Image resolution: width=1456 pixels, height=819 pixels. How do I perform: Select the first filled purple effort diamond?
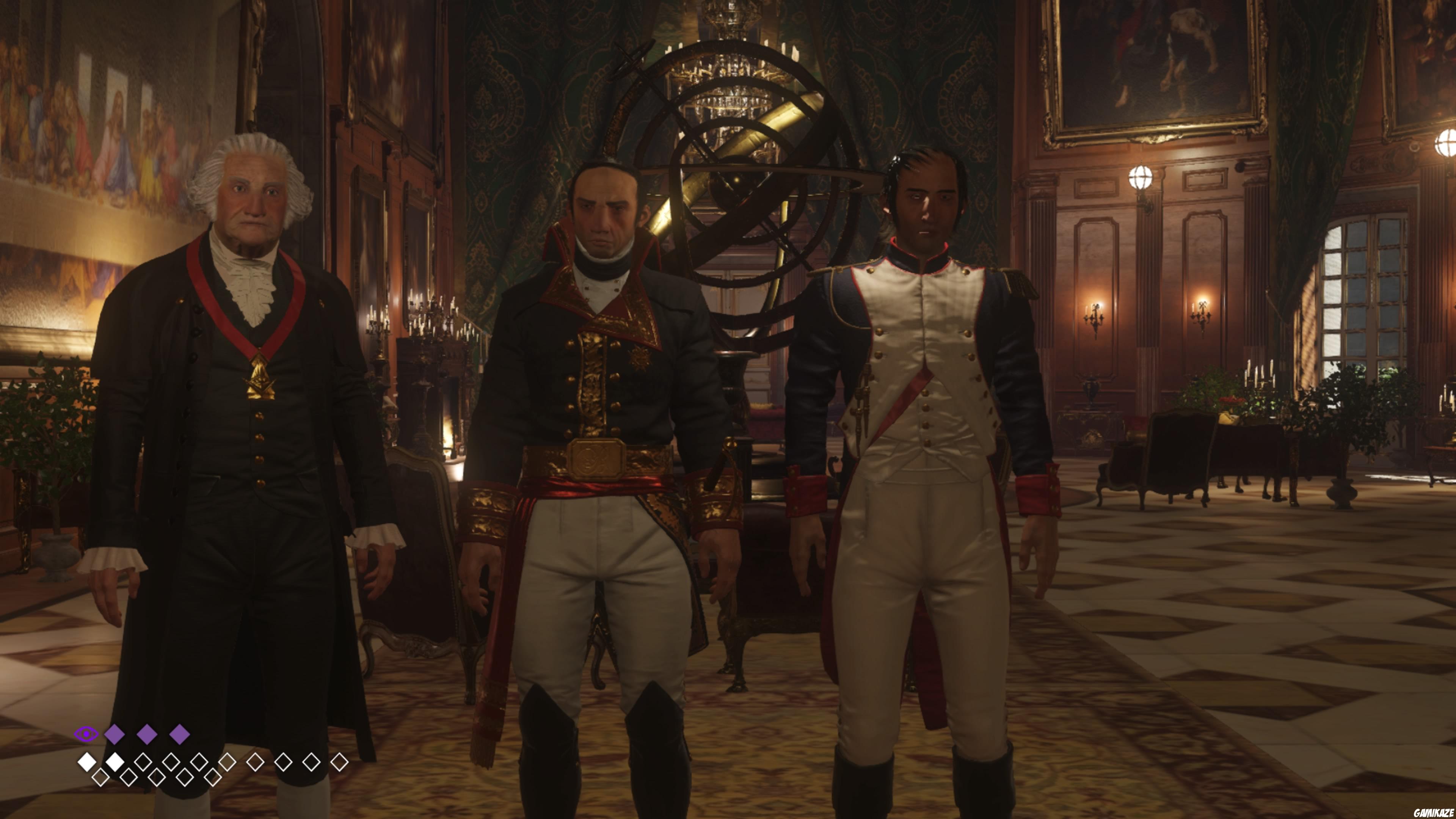pos(114,735)
